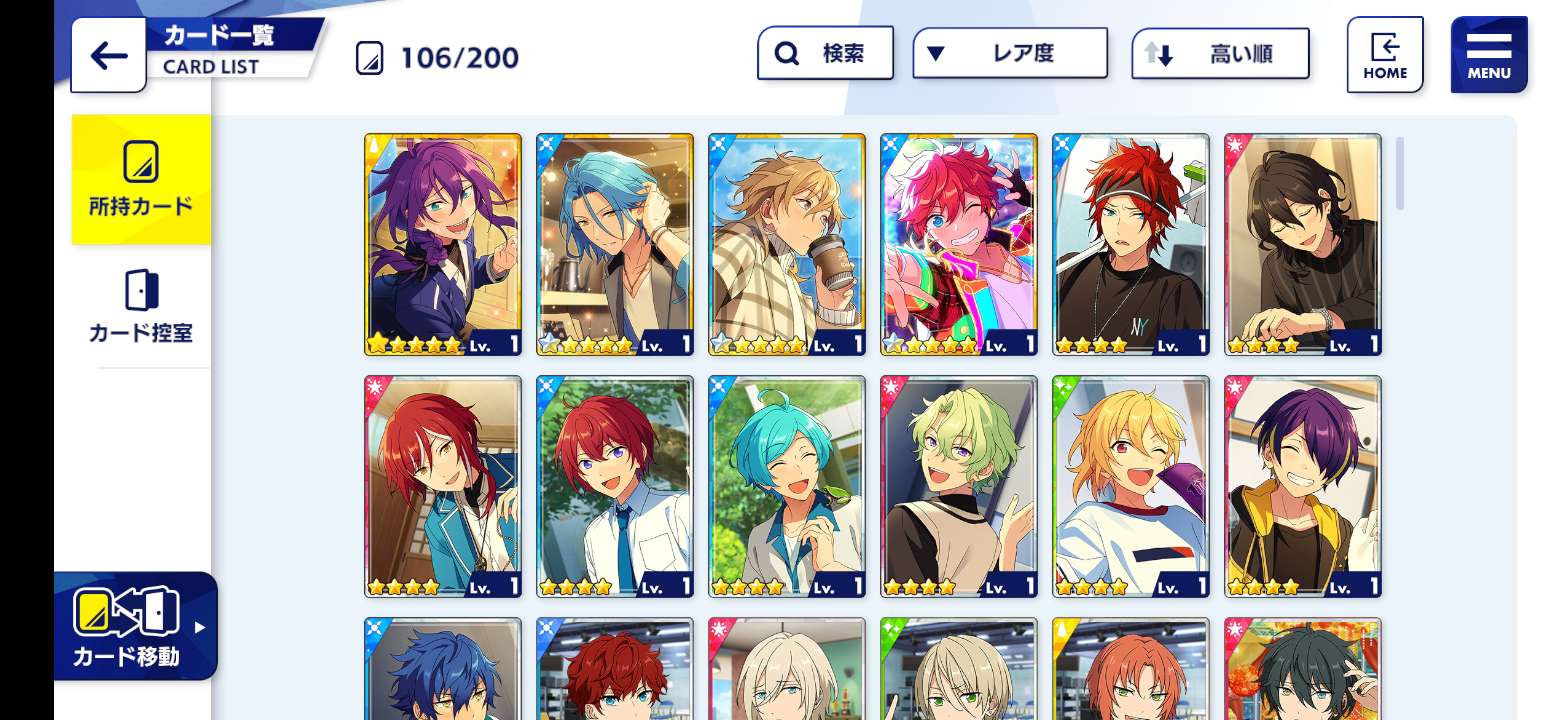The image size is (1544, 720).
Task: Tap the up-down arrows icon on 高い順
Action: [x=1159, y=54]
